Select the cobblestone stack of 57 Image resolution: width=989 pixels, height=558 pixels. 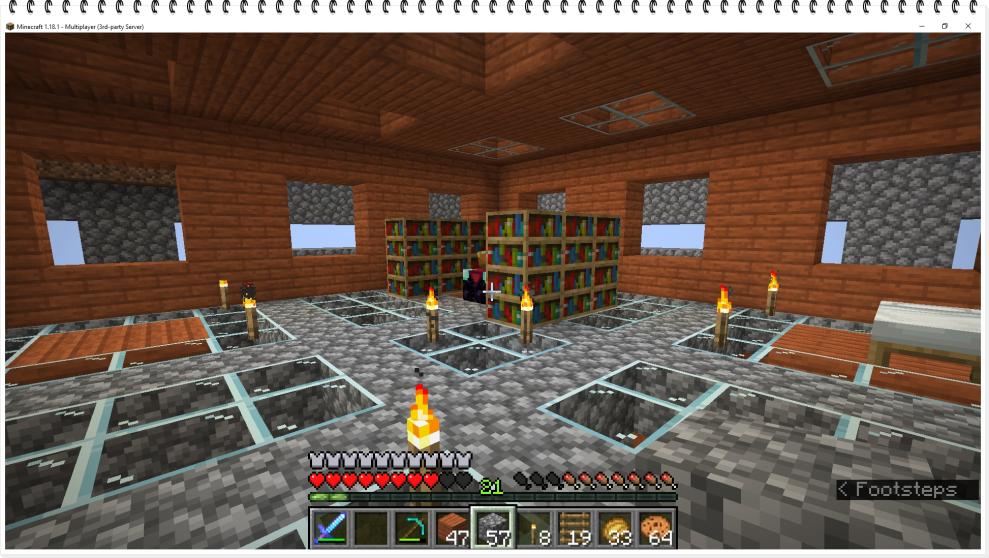point(493,527)
